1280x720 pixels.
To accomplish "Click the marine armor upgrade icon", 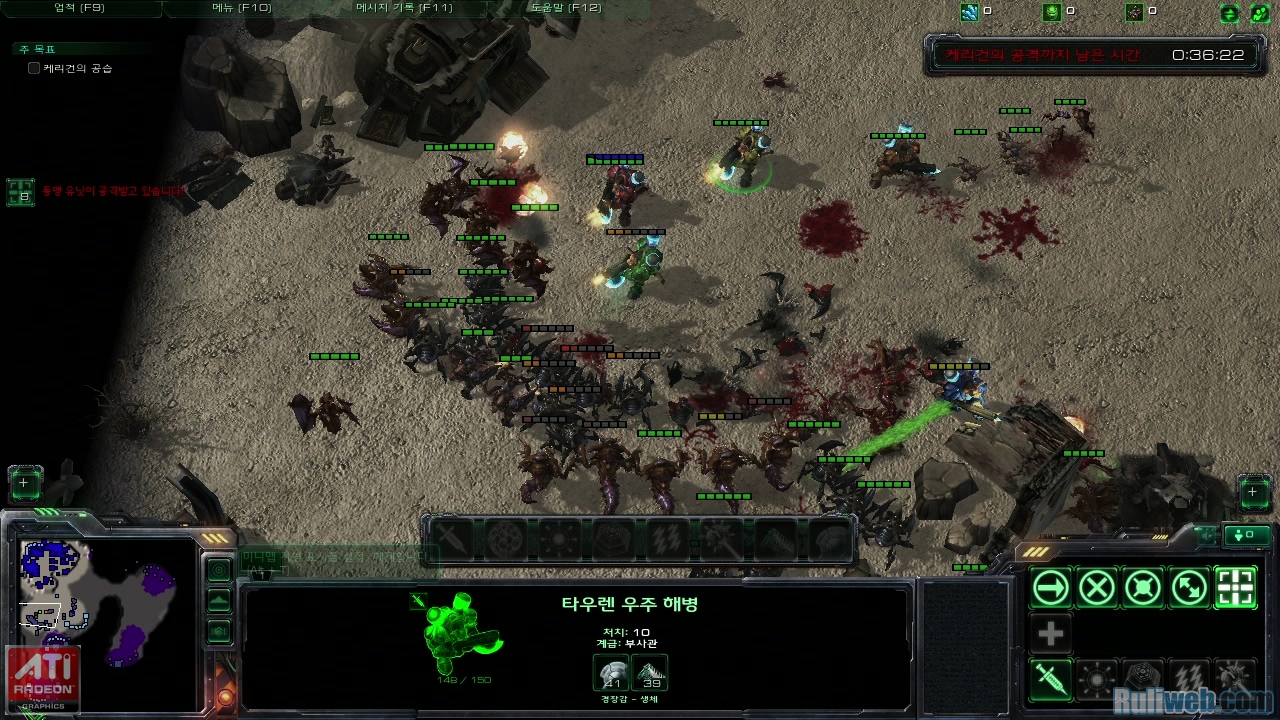I will (x=611, y=673).
